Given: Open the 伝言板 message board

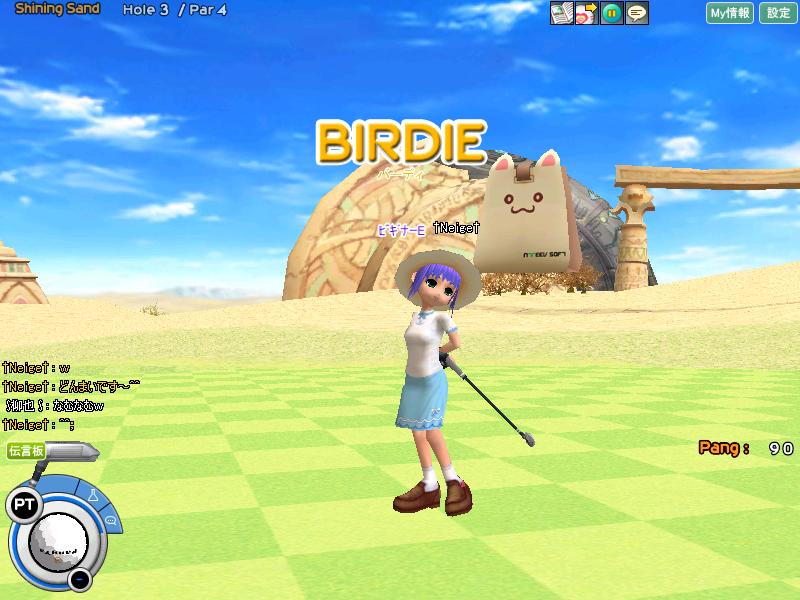Looking at the screenshot, I should pos(26,451).
